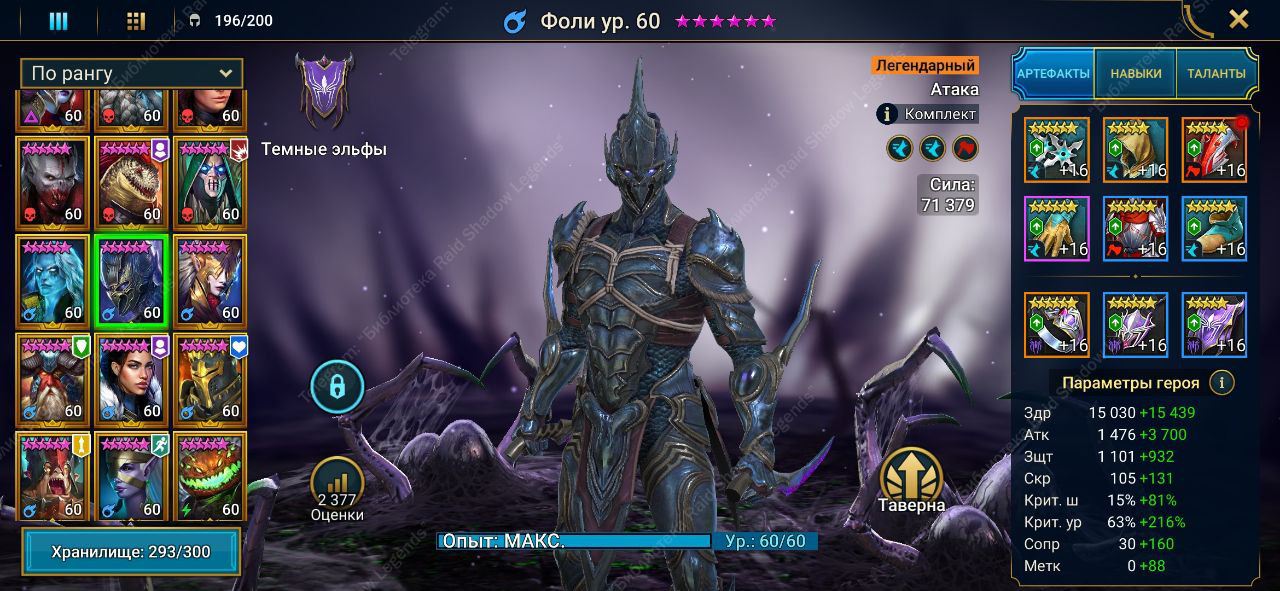
Task: Toggle the hero lock padlock icon
Action: click(x=337, y=386)
